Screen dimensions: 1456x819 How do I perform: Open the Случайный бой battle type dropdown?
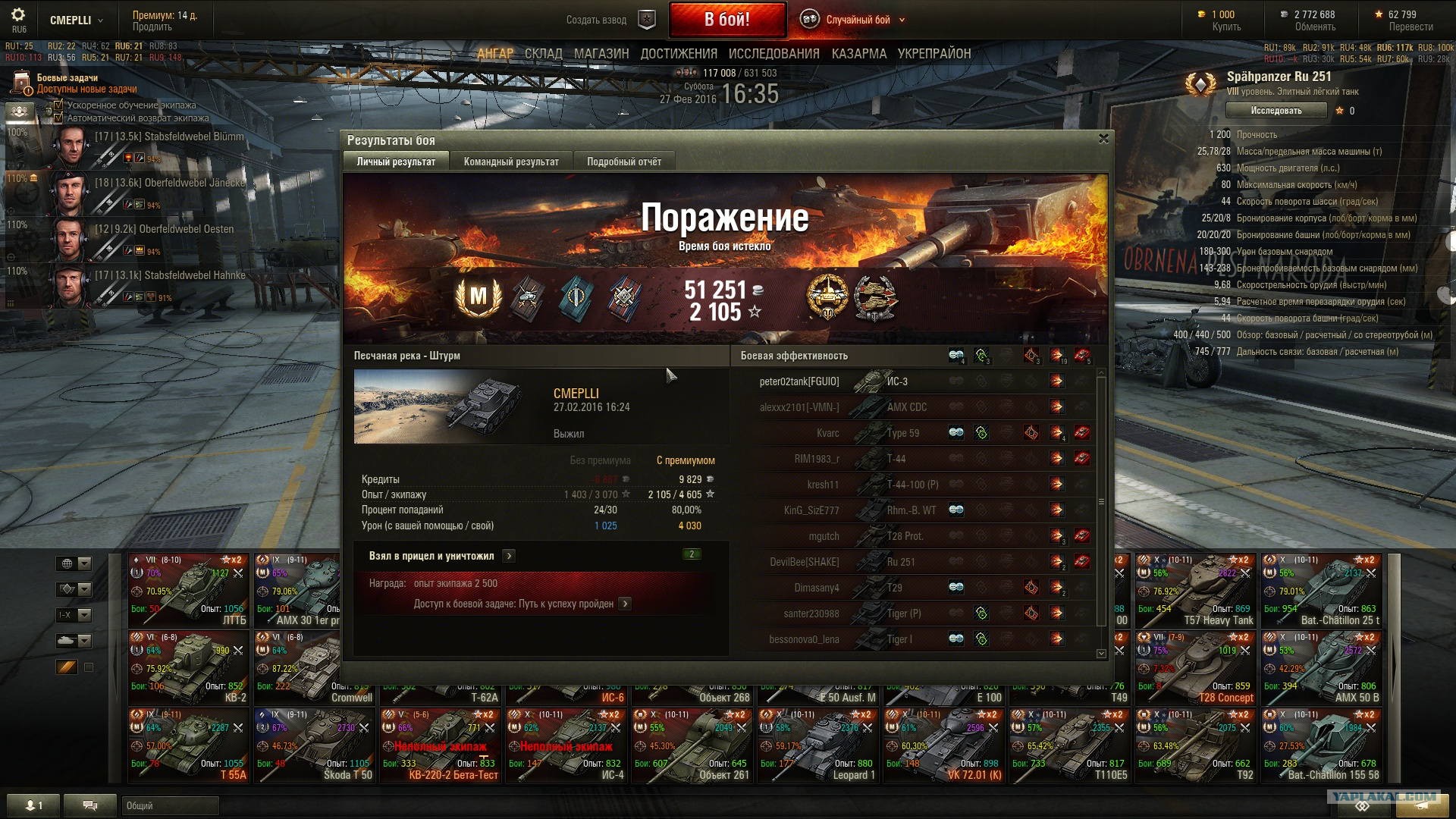click(857, 20)
